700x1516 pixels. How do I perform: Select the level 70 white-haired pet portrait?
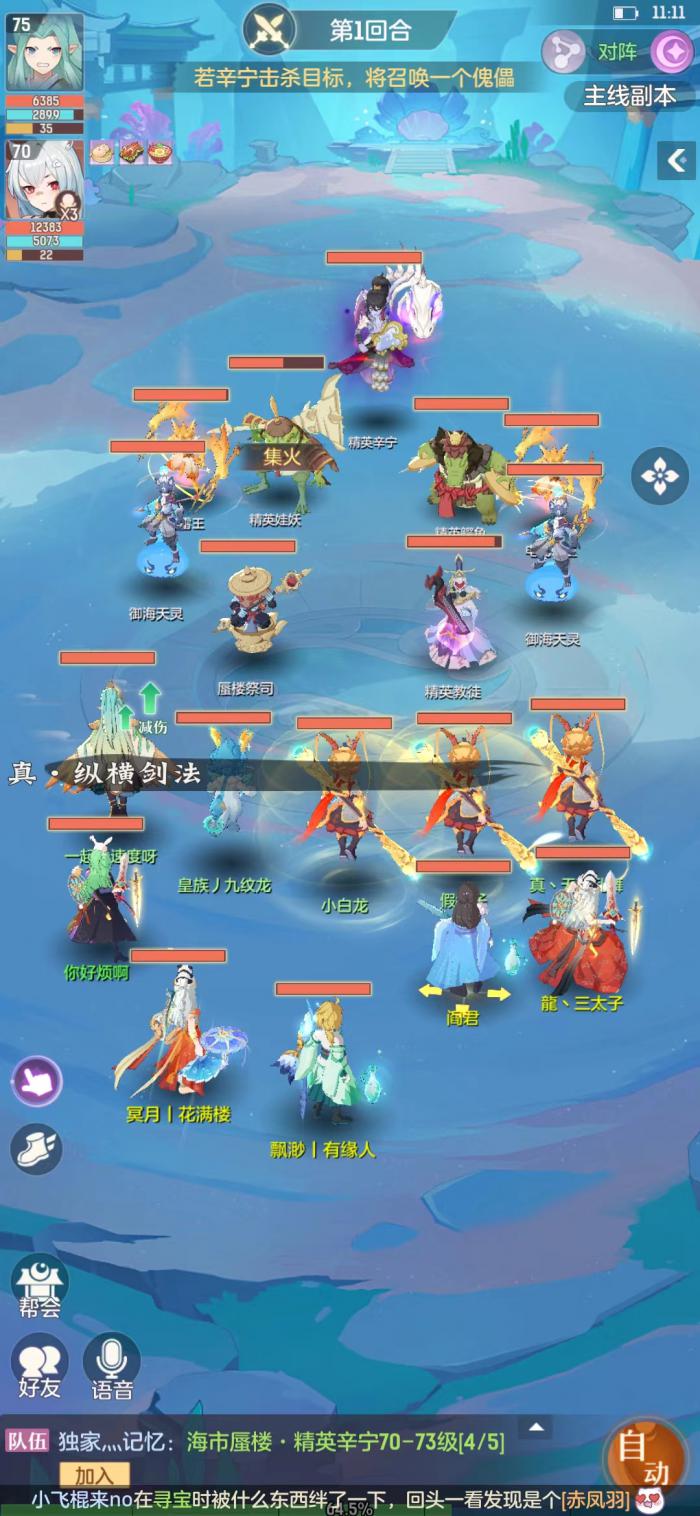point(45,180)
